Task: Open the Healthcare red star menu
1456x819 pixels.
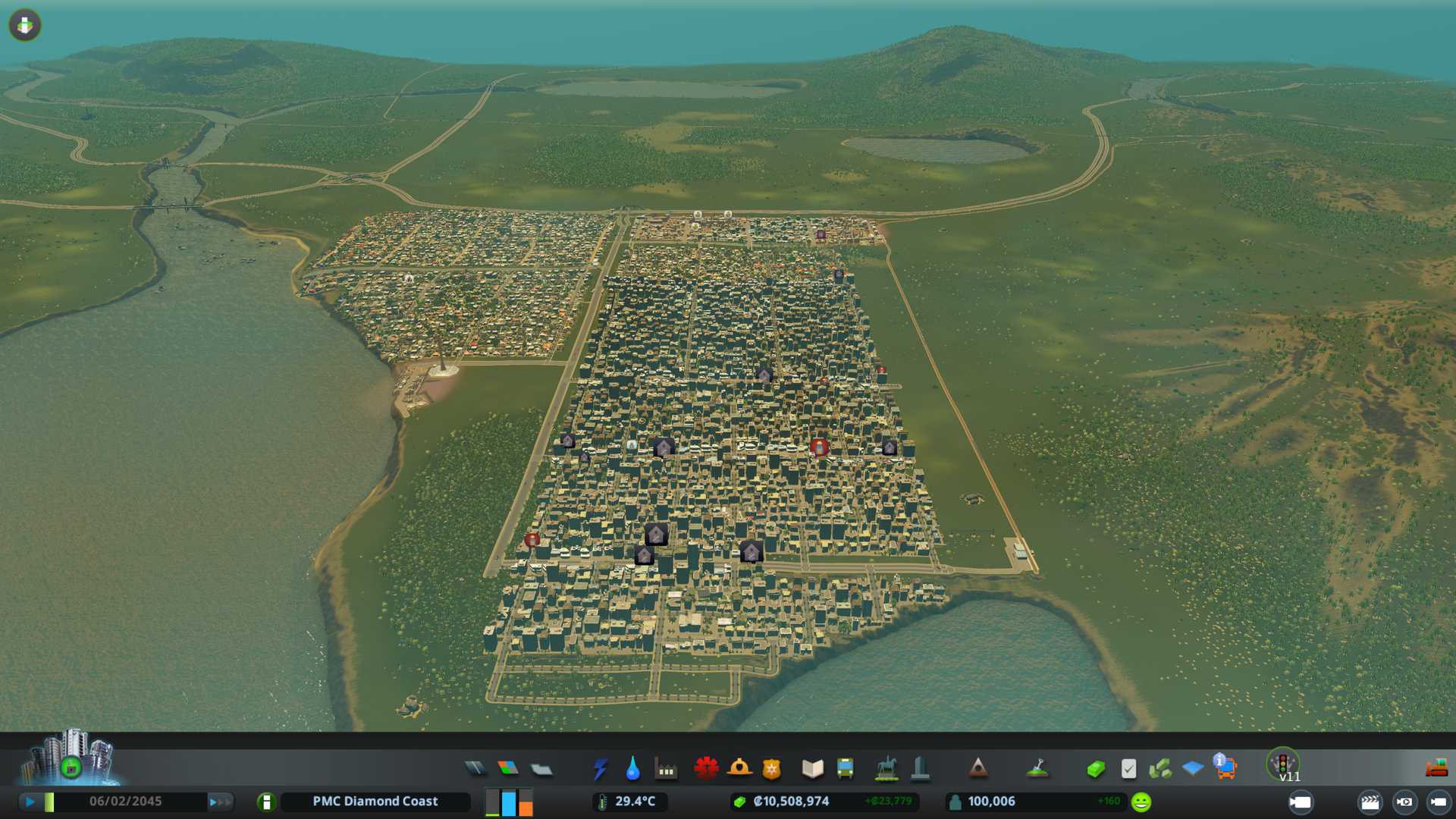Action: tap(706, 769)
